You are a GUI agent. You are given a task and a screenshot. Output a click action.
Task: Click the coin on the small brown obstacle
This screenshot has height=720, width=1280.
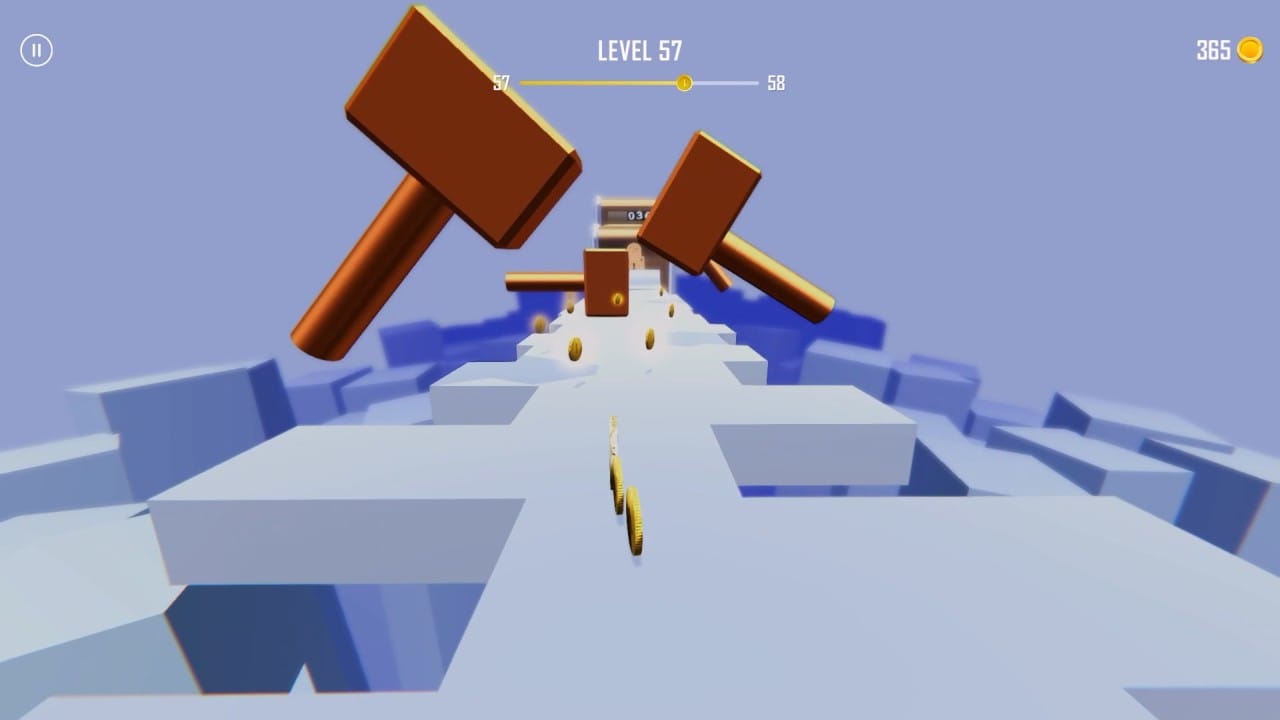point(617,299)
